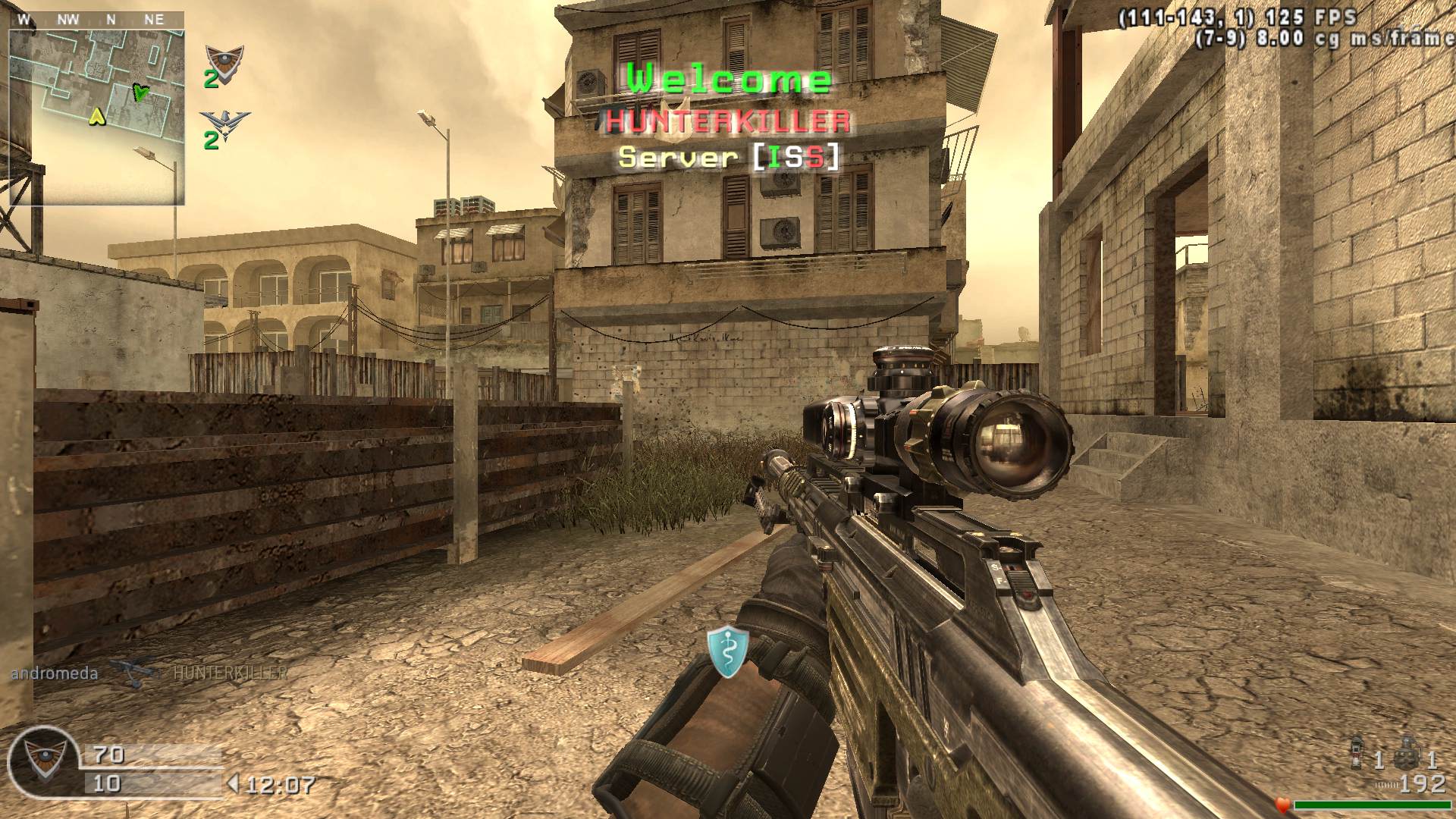1456x819 pixels.
Task: Click the killfeed weapon icon beside andromeda
Action: tap(135, 673)
